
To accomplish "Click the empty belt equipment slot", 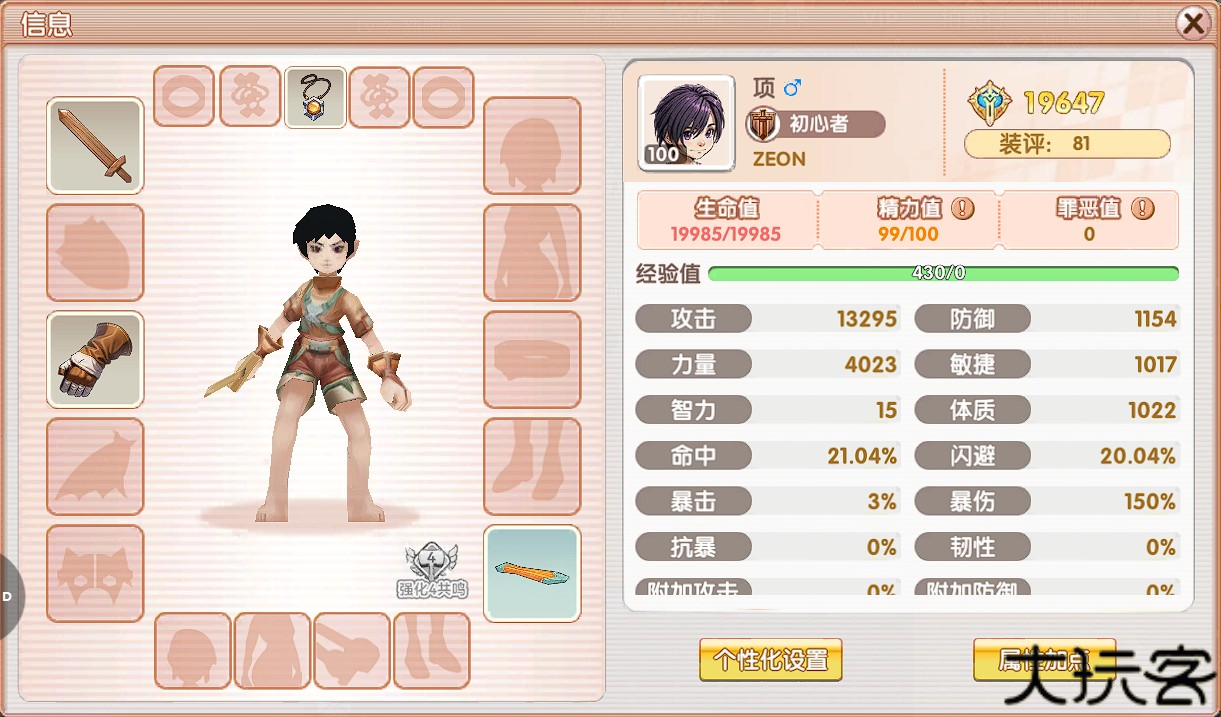I will pyautogui.click(x=532, y=360).
